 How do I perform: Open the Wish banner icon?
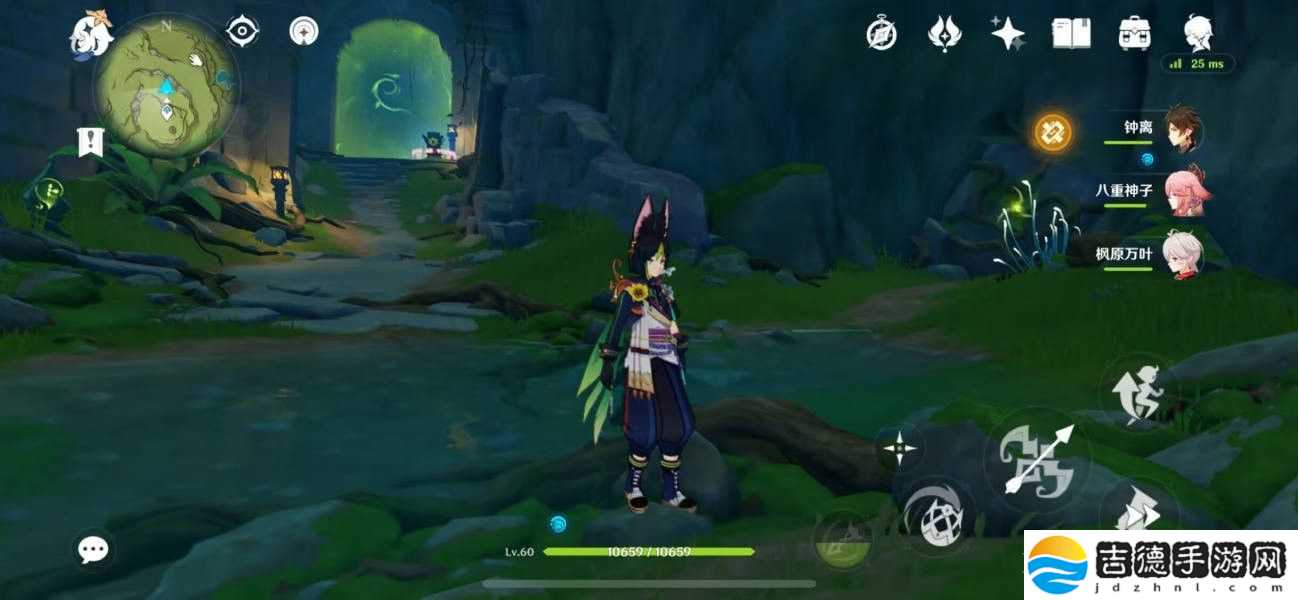(x=944, y=34)
